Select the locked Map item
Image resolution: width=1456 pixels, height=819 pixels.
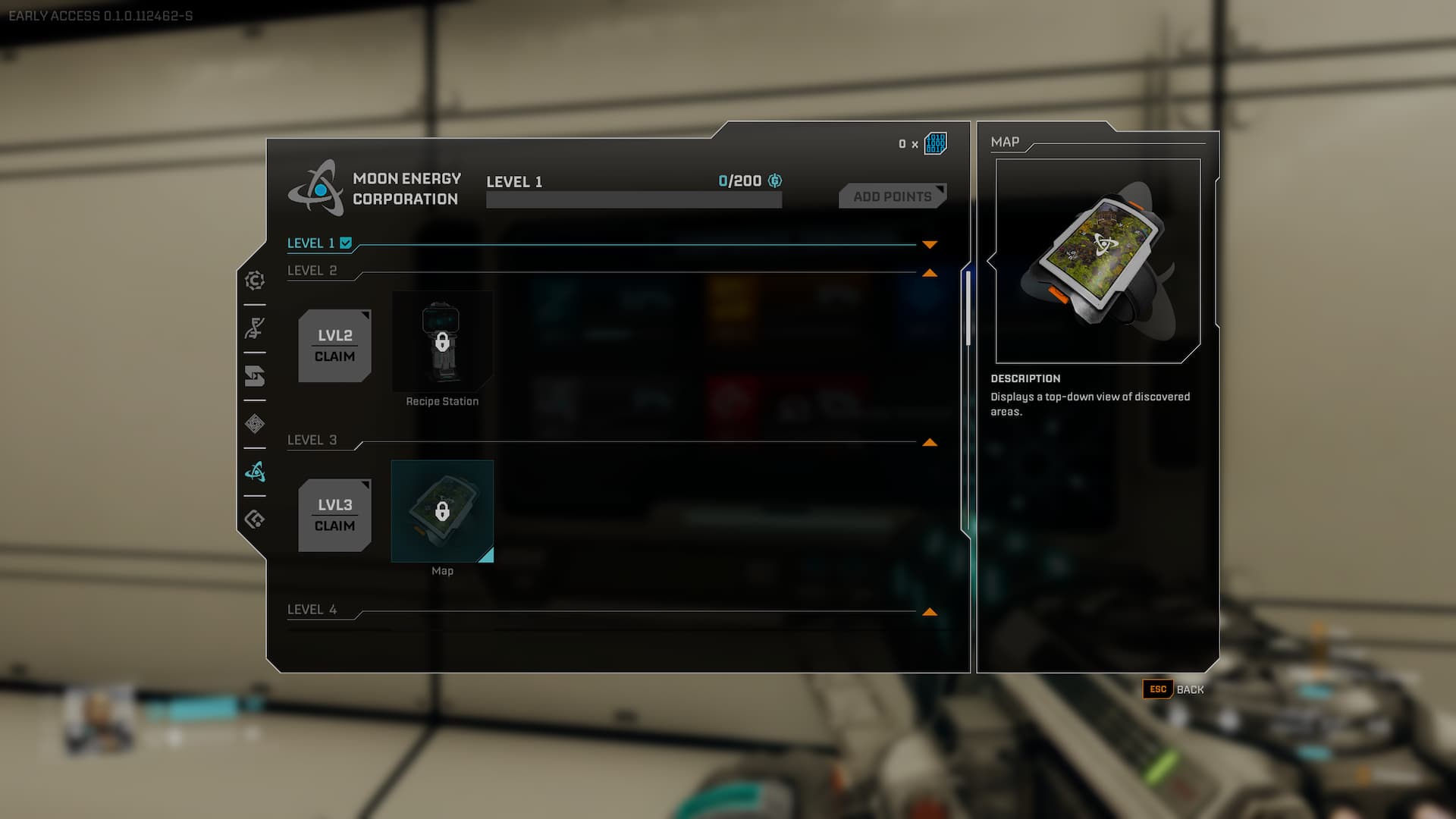(x=442, y=511)
